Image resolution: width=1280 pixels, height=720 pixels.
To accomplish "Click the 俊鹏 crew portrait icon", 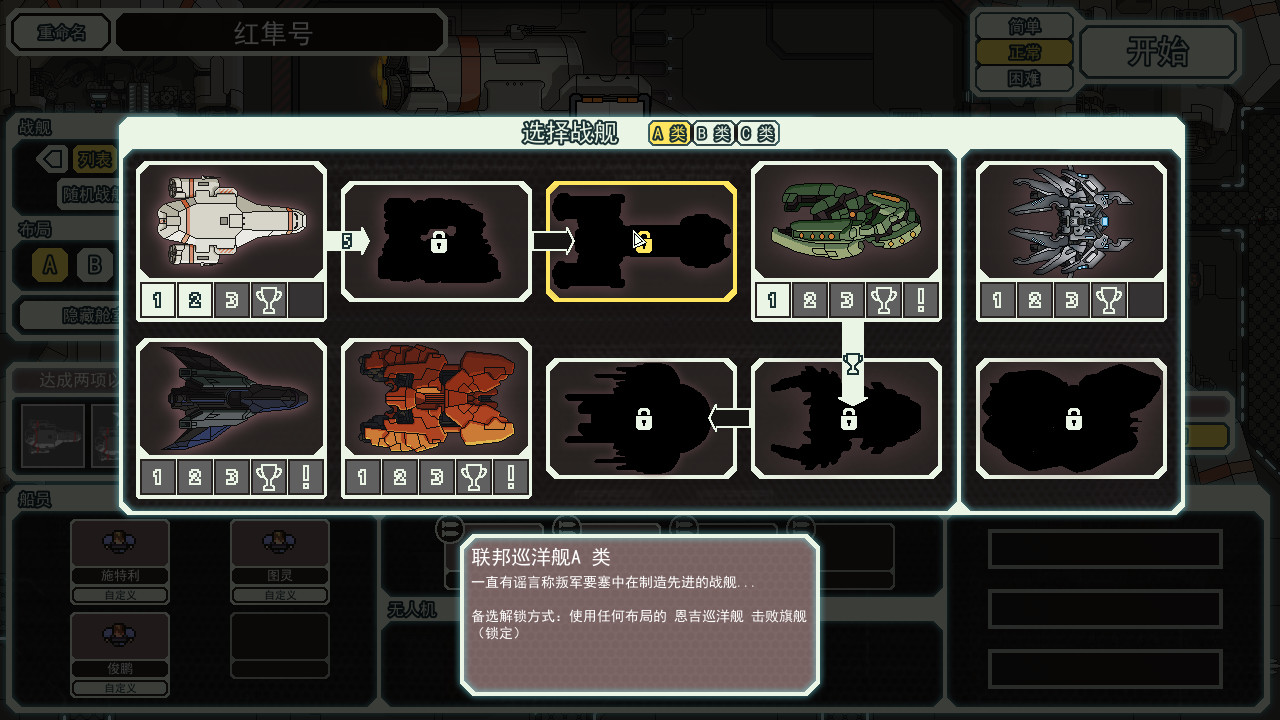I will point(119,634).
